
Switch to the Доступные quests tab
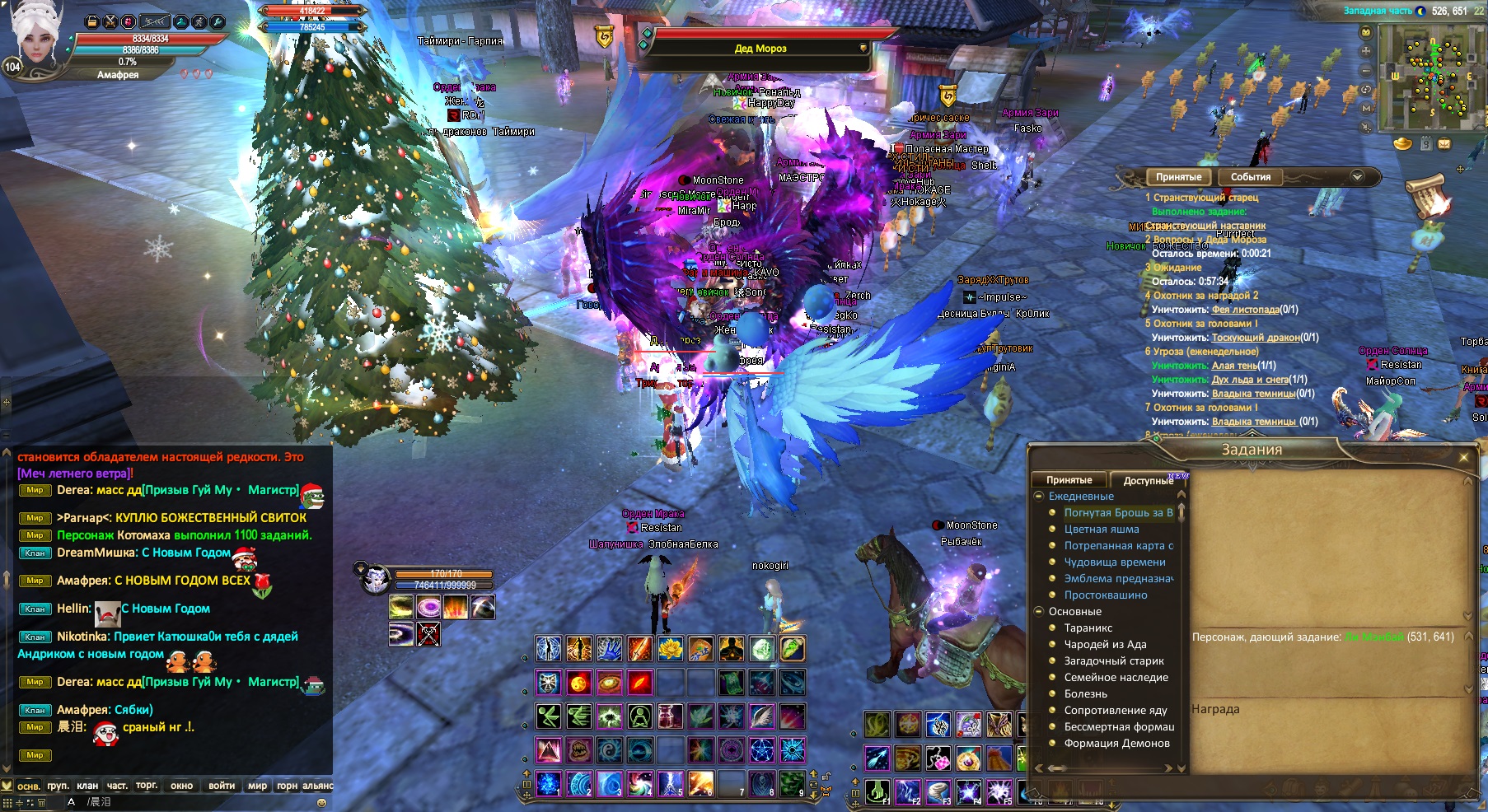click(x=1148, y=480)
